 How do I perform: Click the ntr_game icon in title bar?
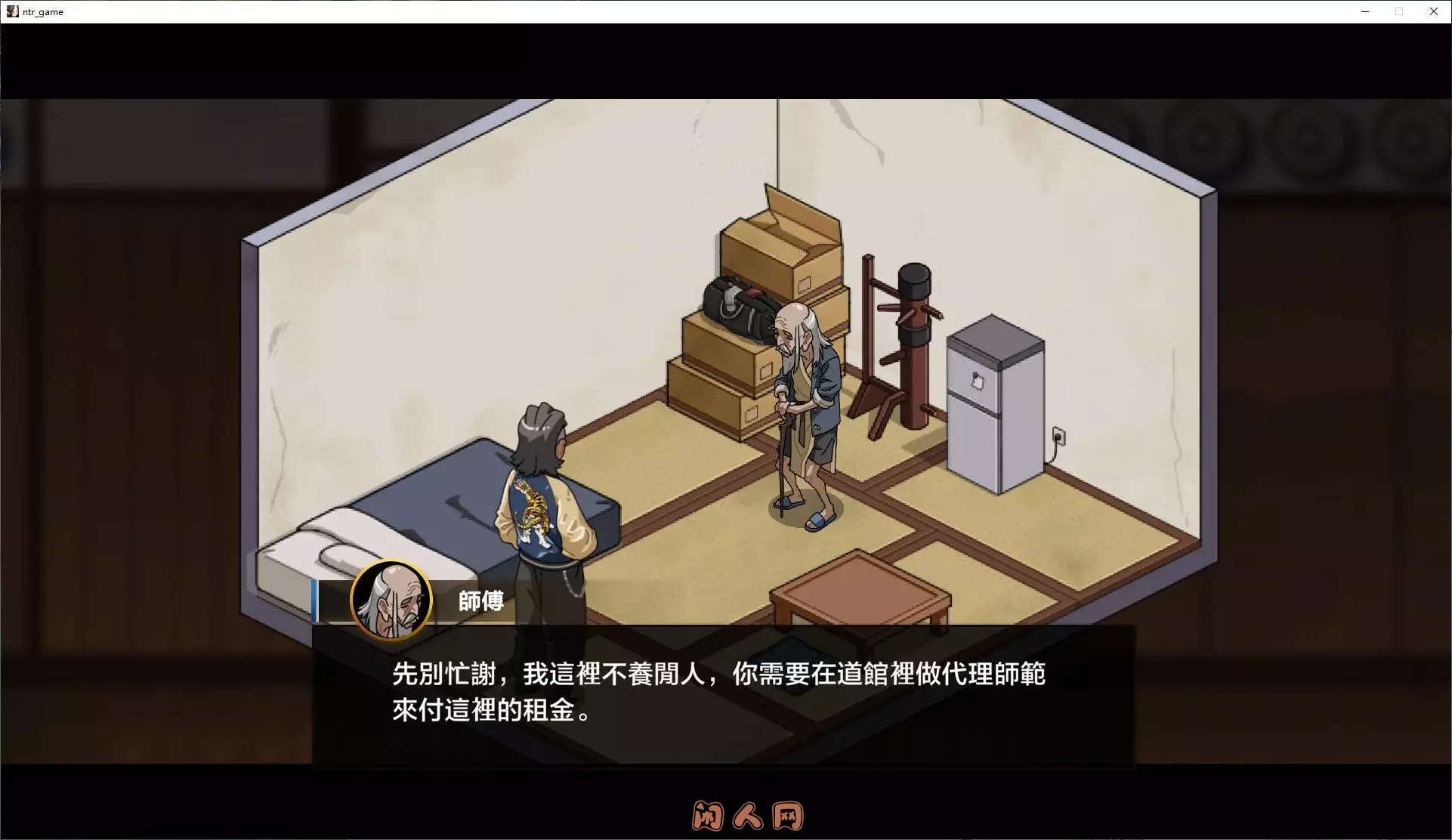(x=12, y=11)
